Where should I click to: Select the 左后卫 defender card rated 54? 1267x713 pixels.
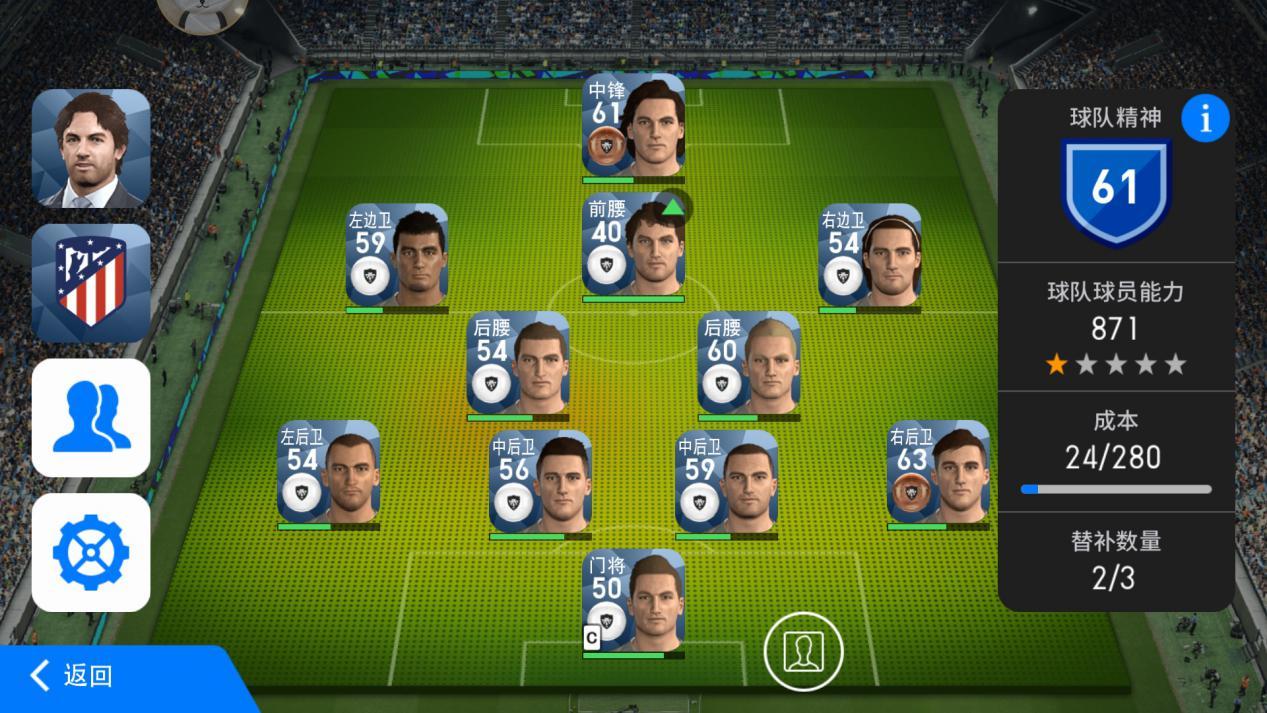pos(329,472)
